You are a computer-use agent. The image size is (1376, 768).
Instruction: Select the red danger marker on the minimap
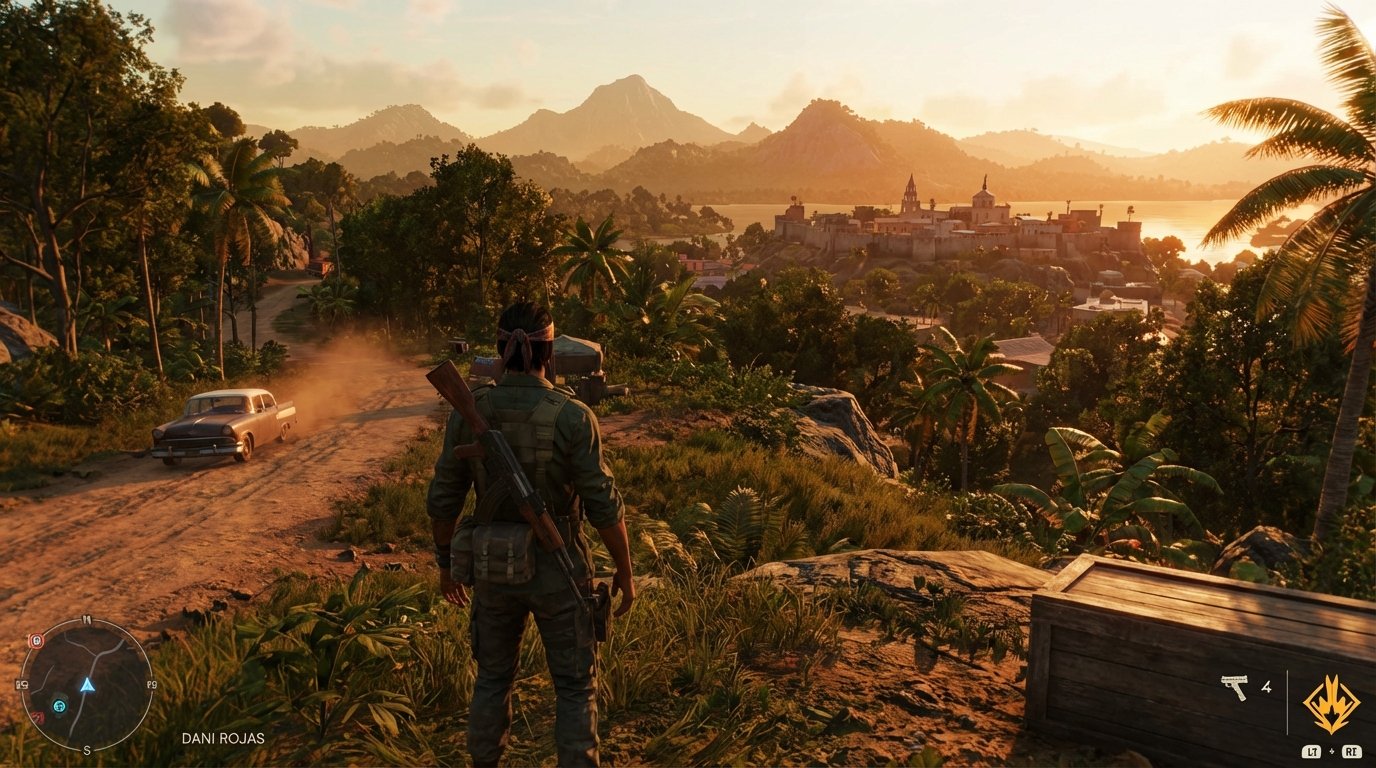39,717
